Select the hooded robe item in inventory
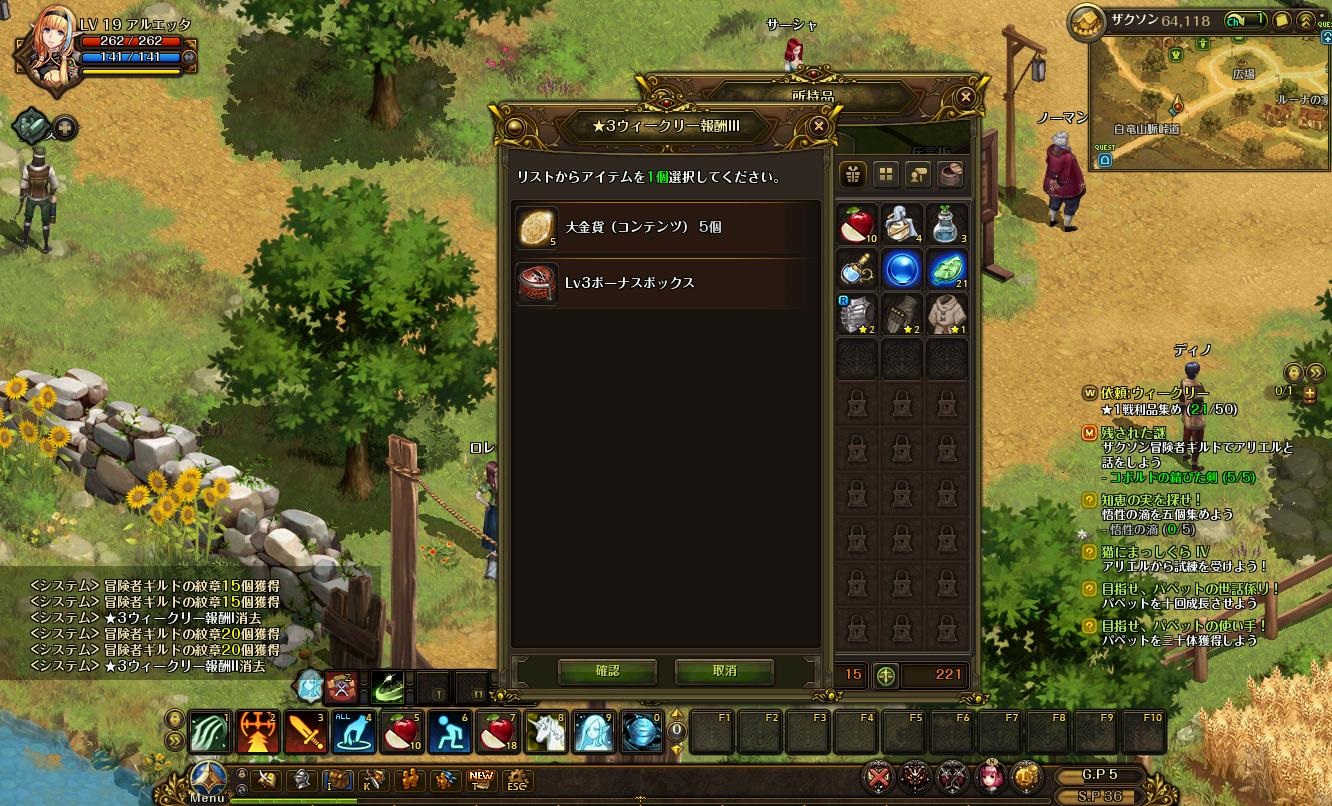Viewport: 1332px width, 806px height. click(946, 313)
